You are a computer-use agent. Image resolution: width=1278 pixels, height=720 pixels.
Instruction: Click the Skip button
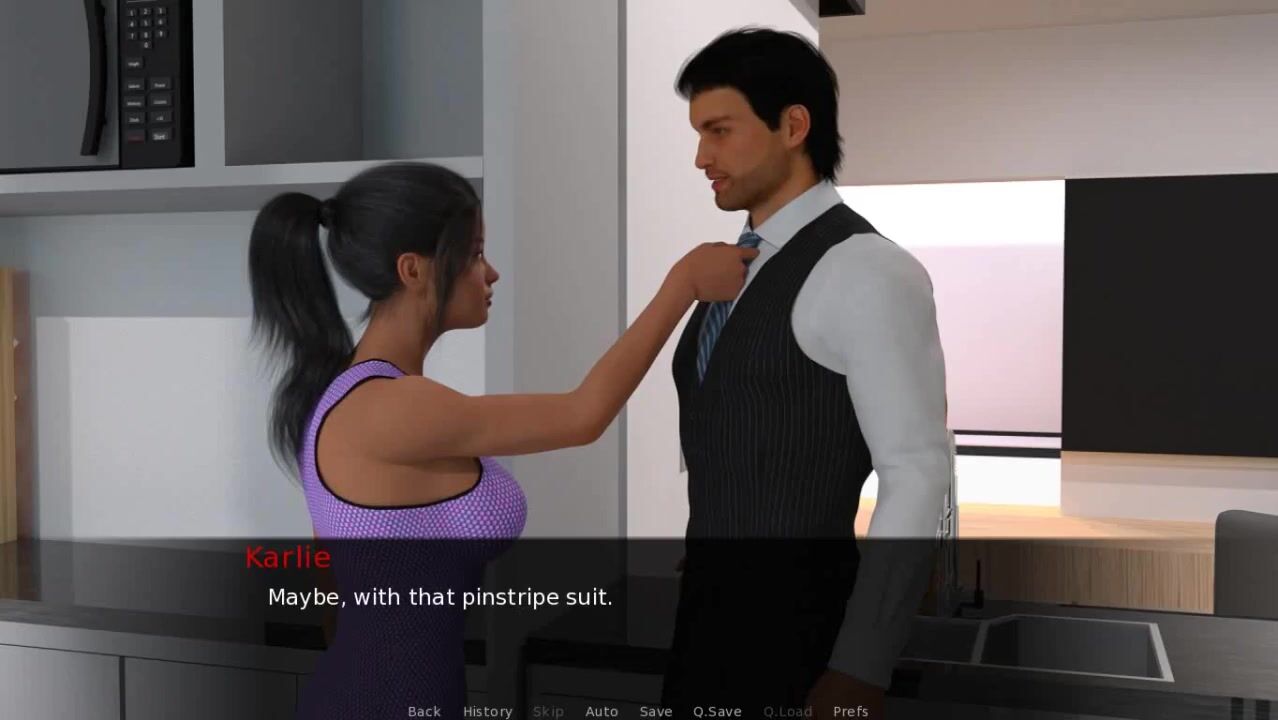pos(548,711)
